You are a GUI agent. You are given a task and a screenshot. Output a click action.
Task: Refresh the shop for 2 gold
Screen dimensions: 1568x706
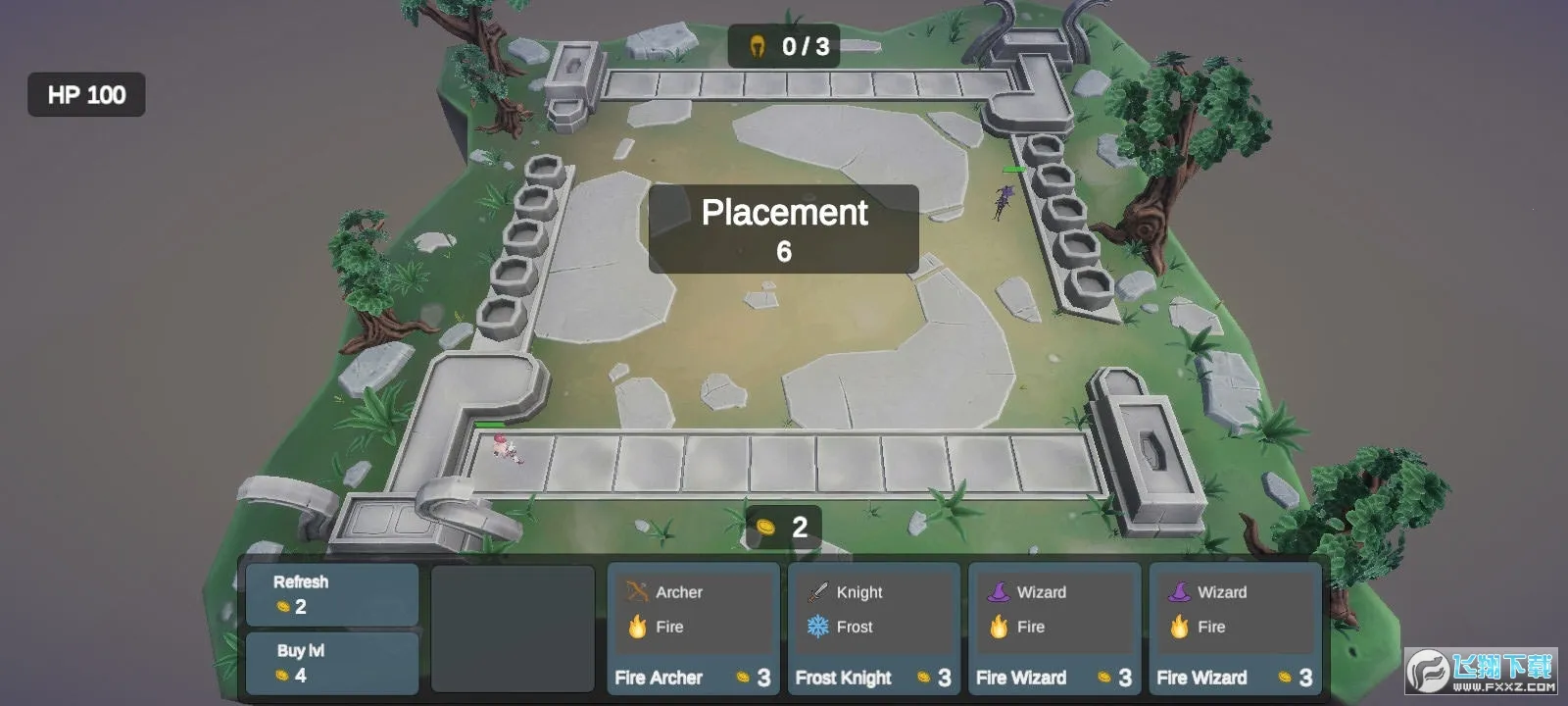(331, 594)
